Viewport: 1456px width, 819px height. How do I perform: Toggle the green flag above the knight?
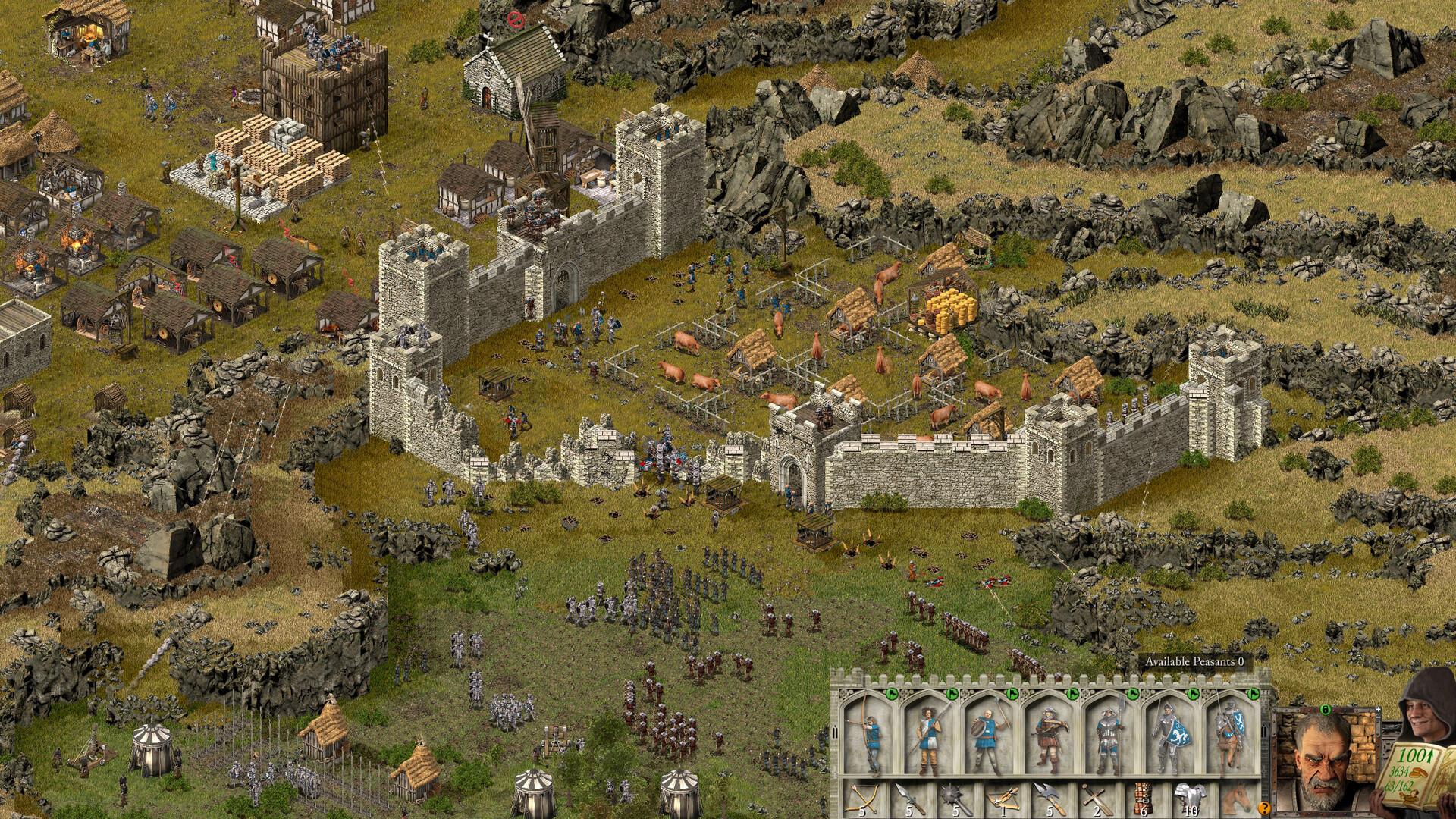[1255, 695]
